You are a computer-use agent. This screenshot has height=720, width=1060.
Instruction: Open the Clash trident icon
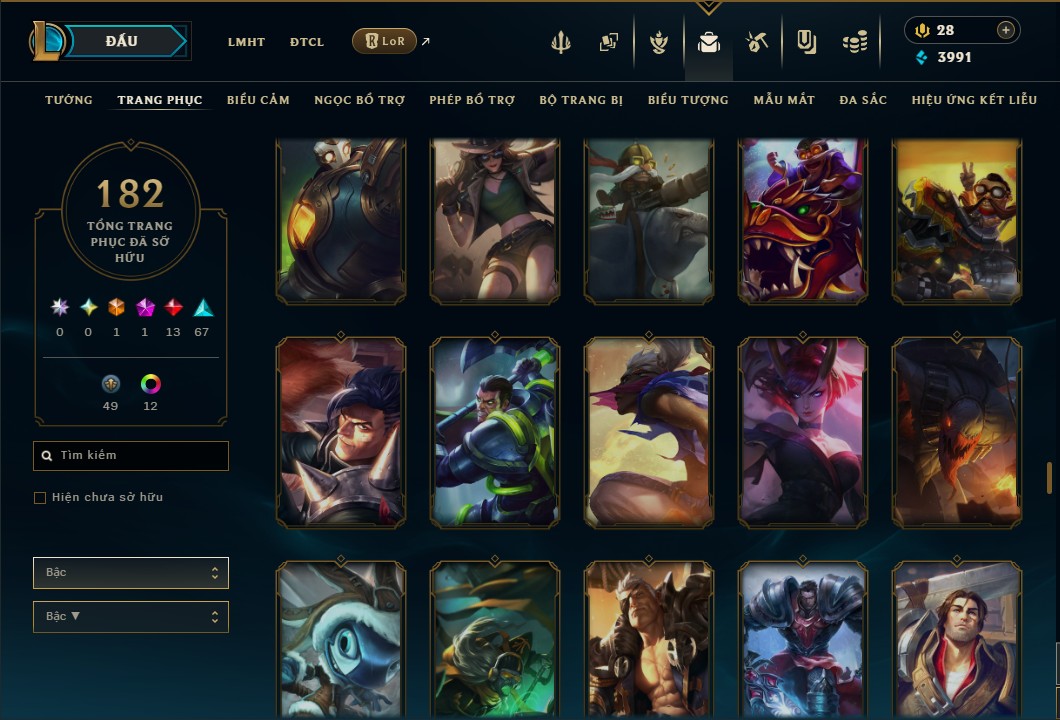pyautogui.click(x=561, y=42)
